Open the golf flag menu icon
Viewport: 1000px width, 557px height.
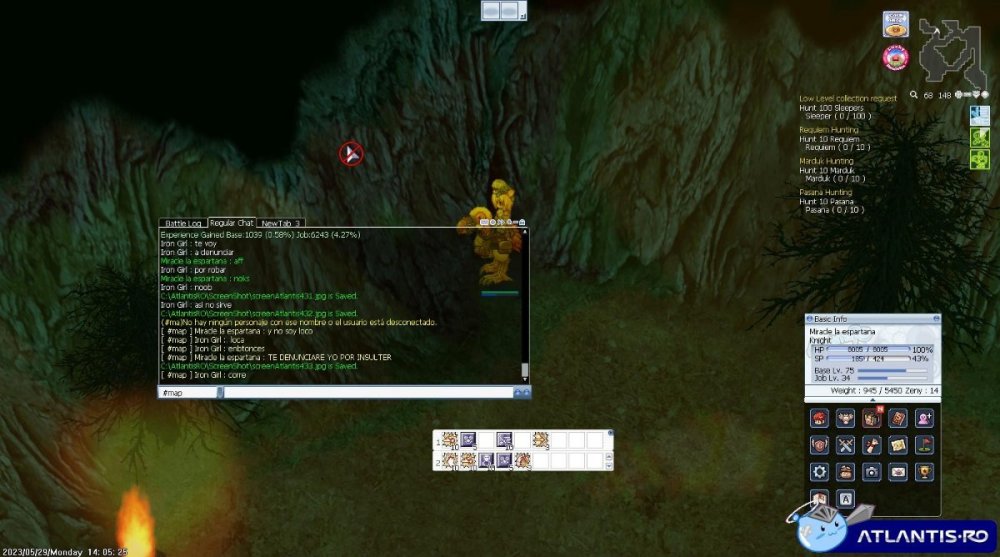pyautogui.click(x=924, y=445)
